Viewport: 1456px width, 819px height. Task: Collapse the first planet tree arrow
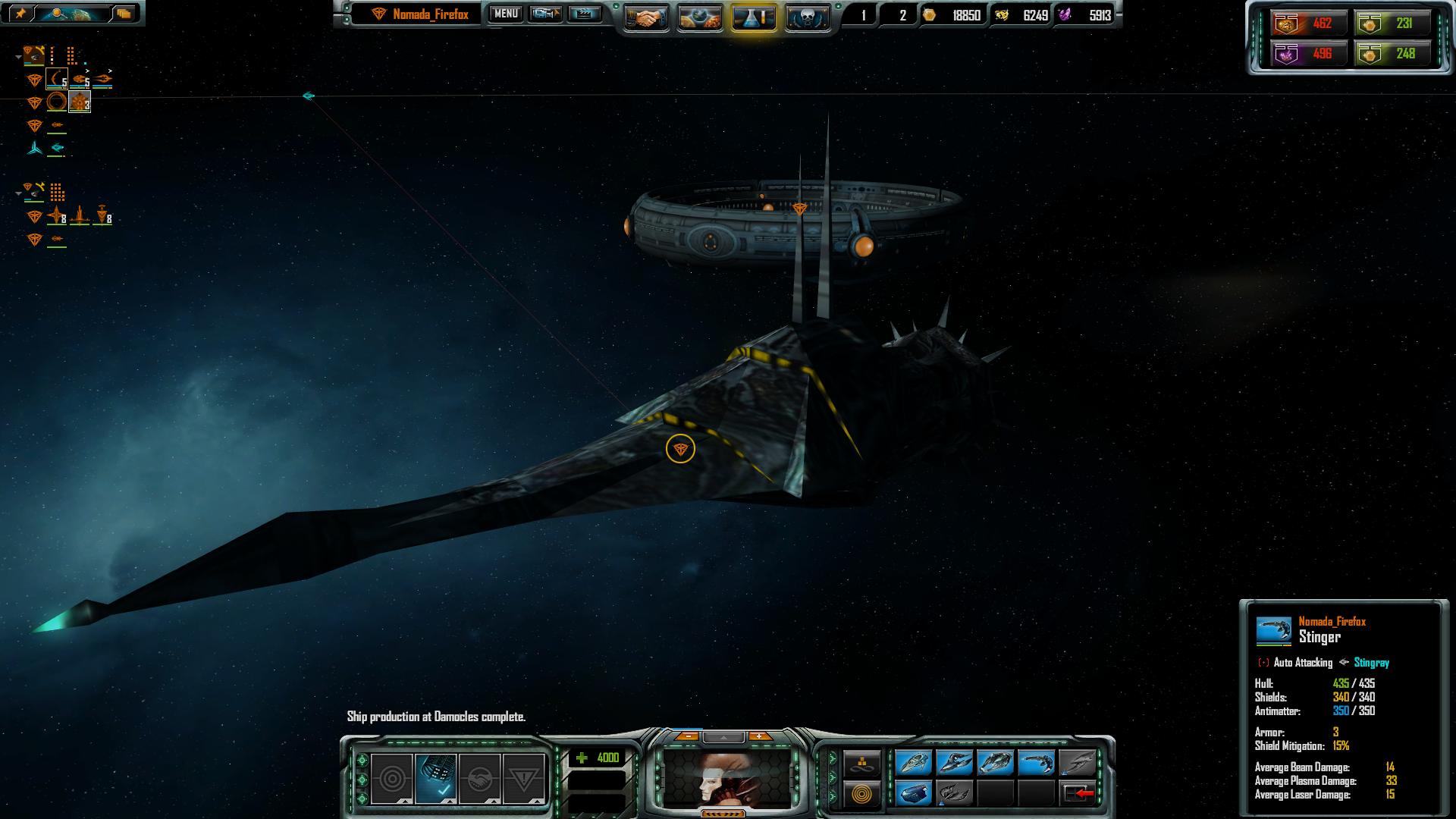(18, 57)
